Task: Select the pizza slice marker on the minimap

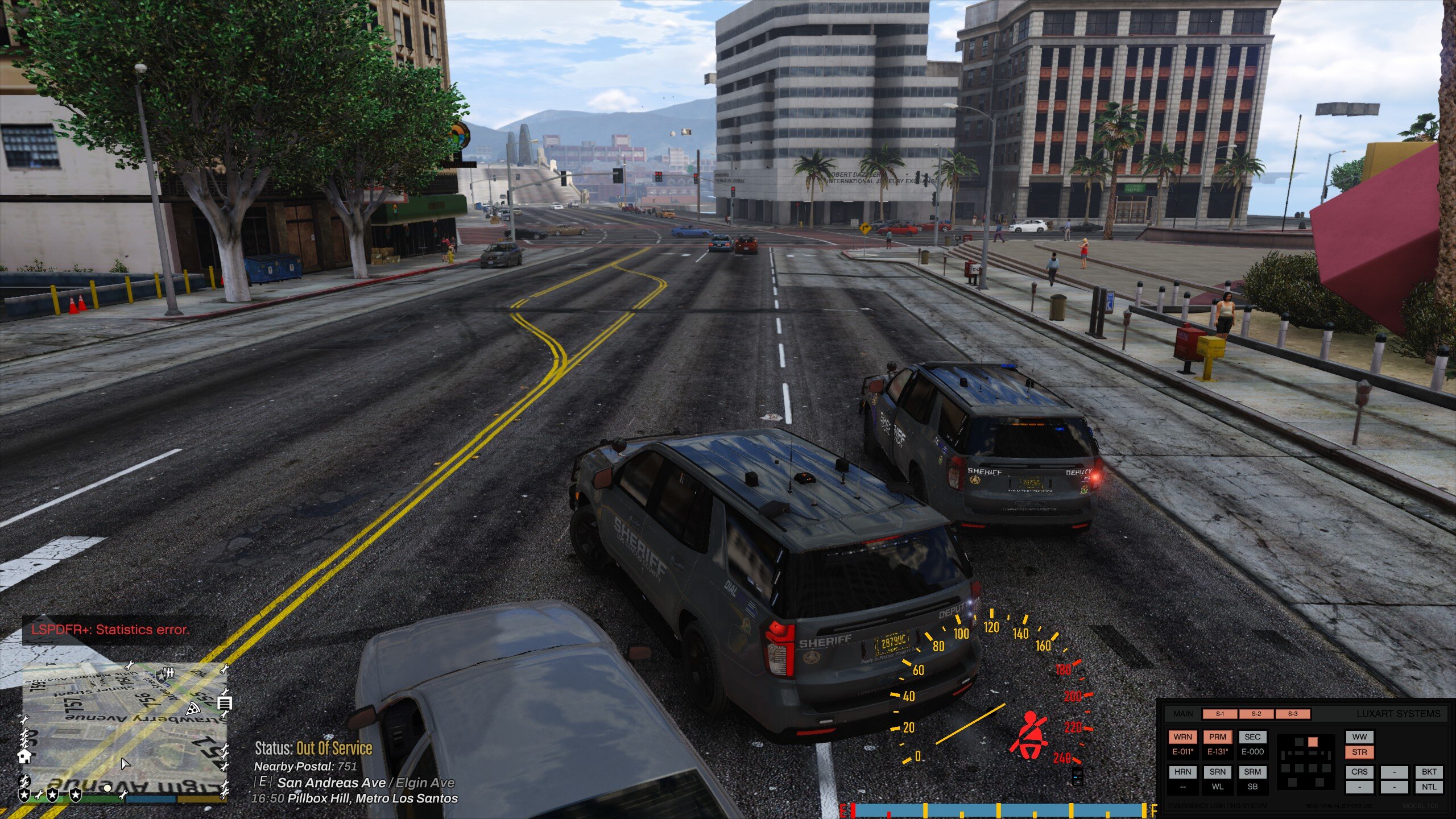Action: point(193,709)
